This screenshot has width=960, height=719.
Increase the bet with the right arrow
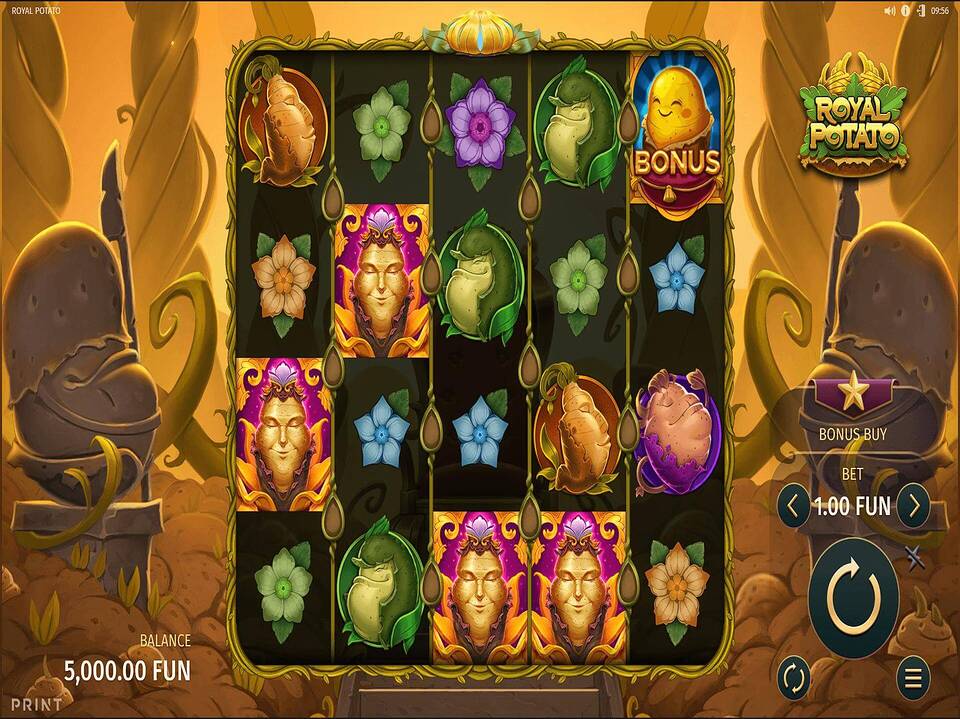(913, 507)
